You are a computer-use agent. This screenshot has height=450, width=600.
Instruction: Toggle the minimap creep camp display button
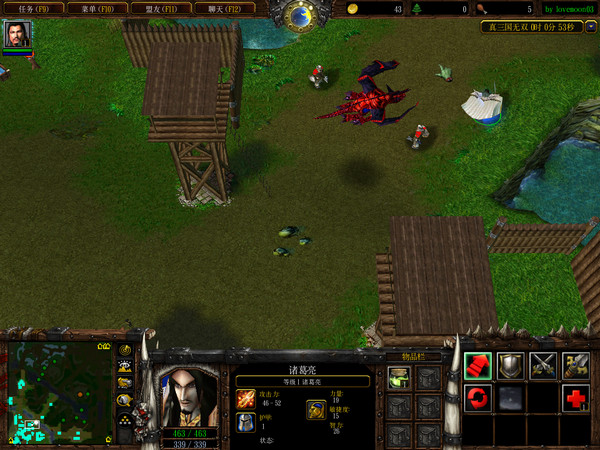[x=125, y=399]
